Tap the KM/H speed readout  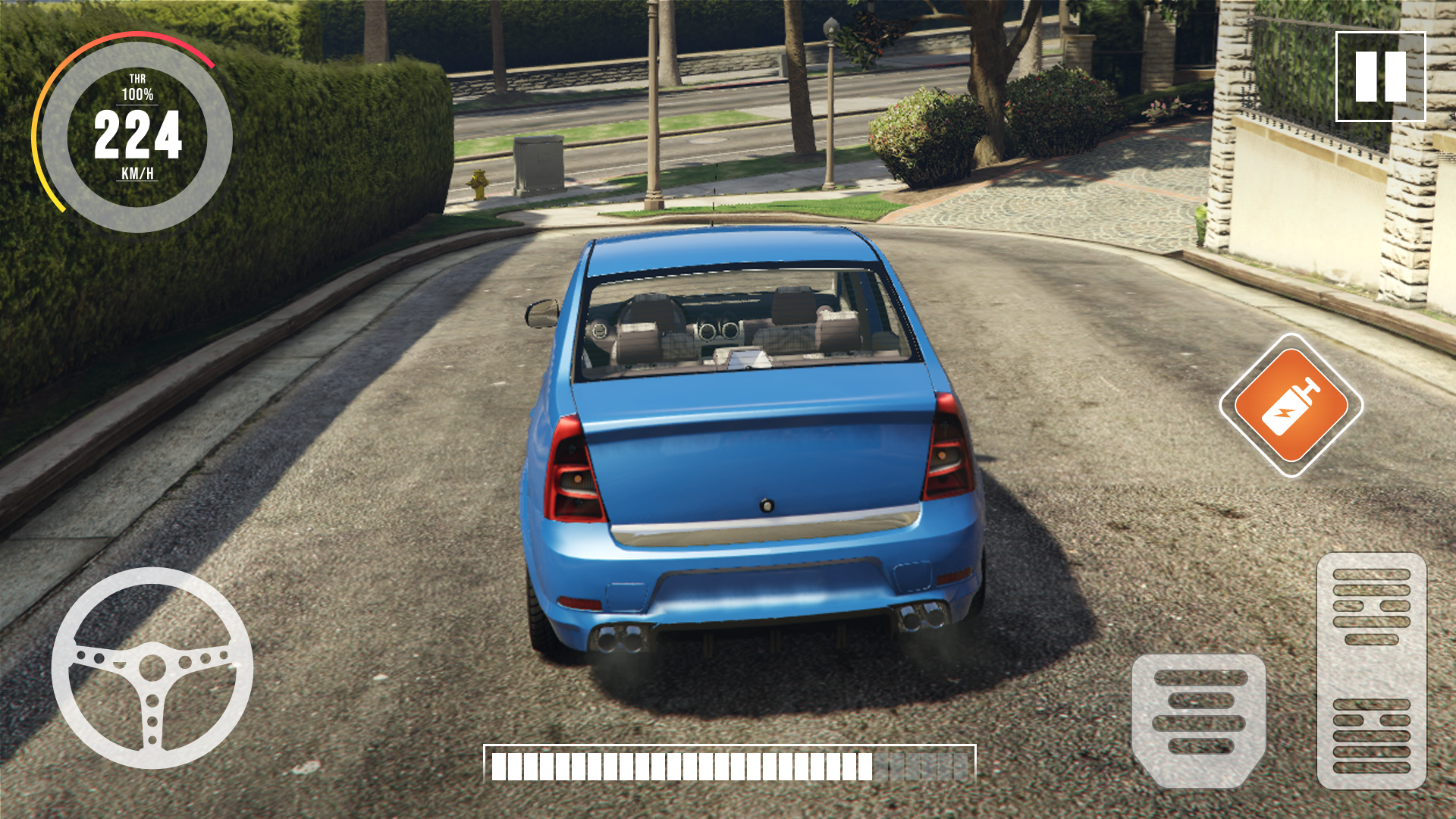[x=138, y=174]
